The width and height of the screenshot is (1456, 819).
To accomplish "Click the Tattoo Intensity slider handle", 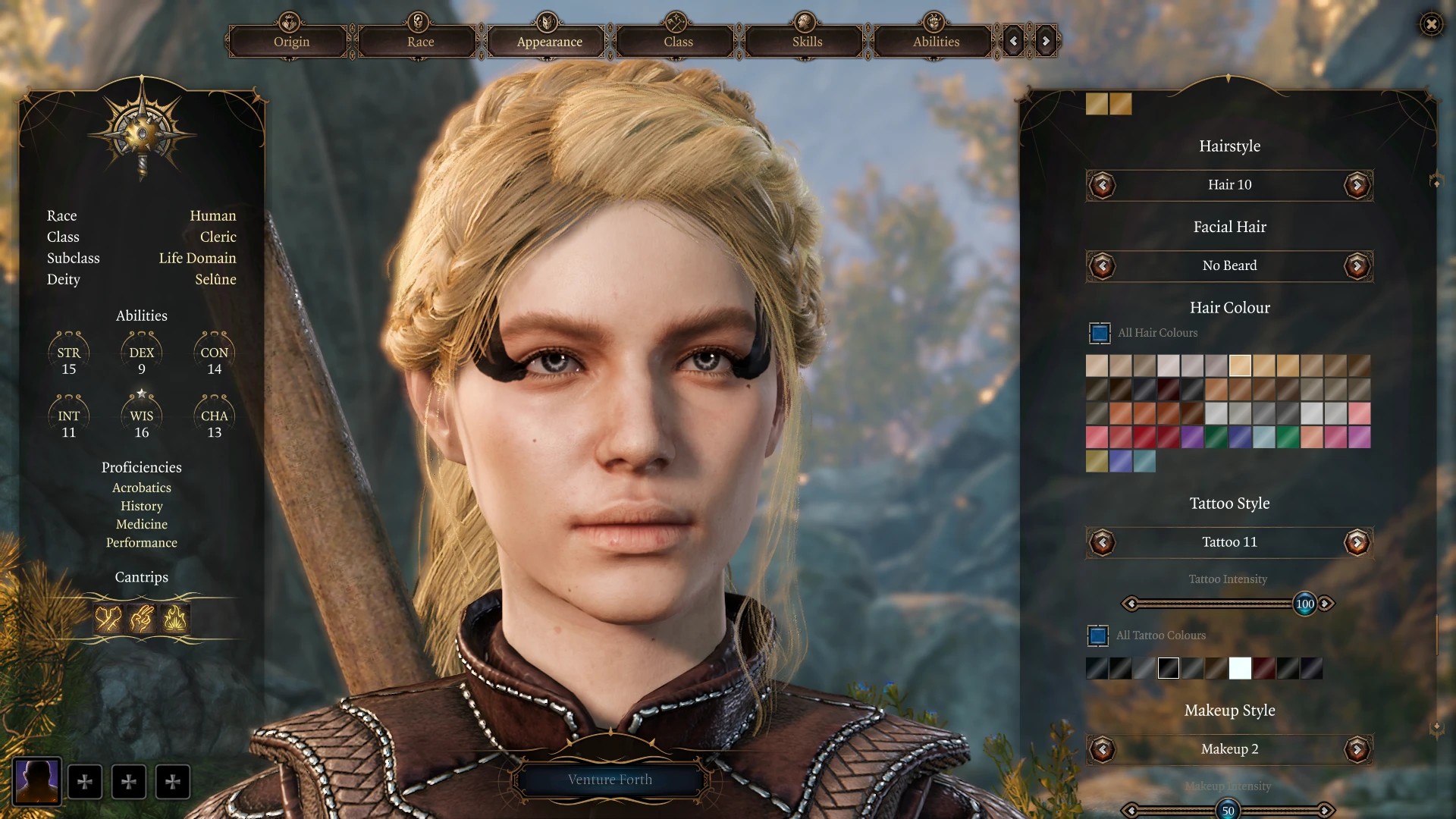I will [1304, 604].
